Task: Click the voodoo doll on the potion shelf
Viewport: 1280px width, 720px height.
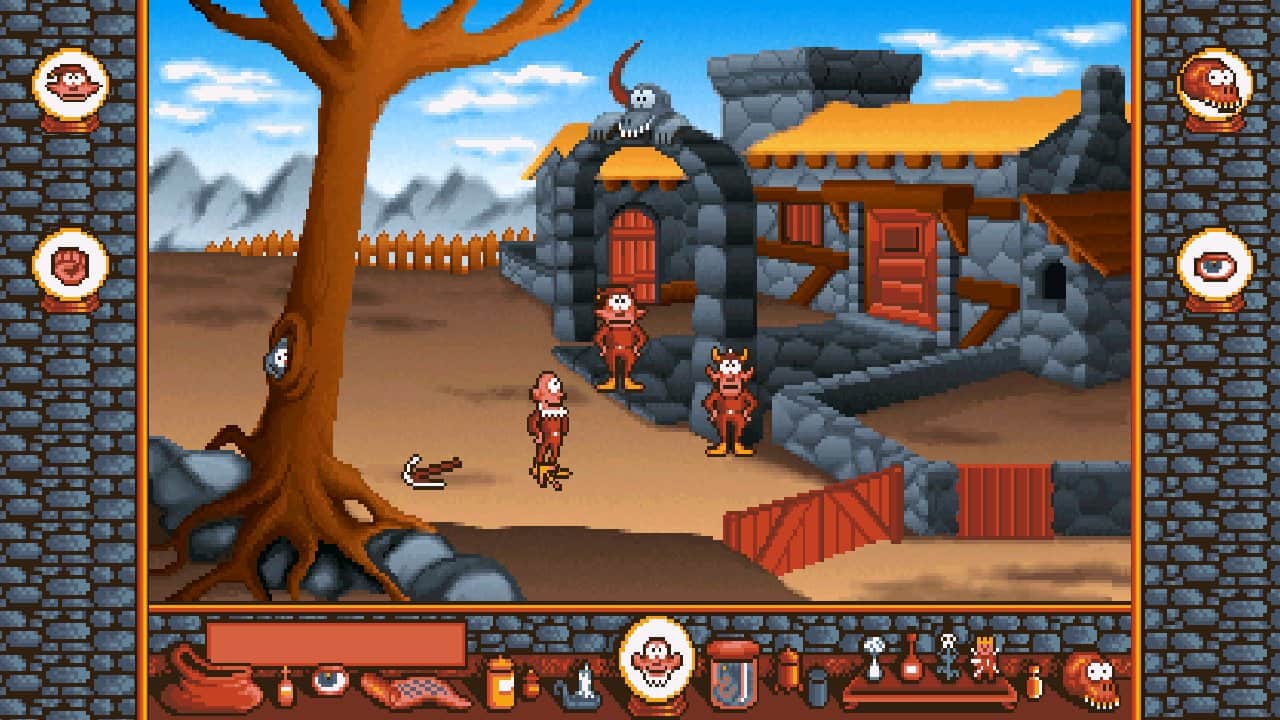Action: [x=984, y=658]
